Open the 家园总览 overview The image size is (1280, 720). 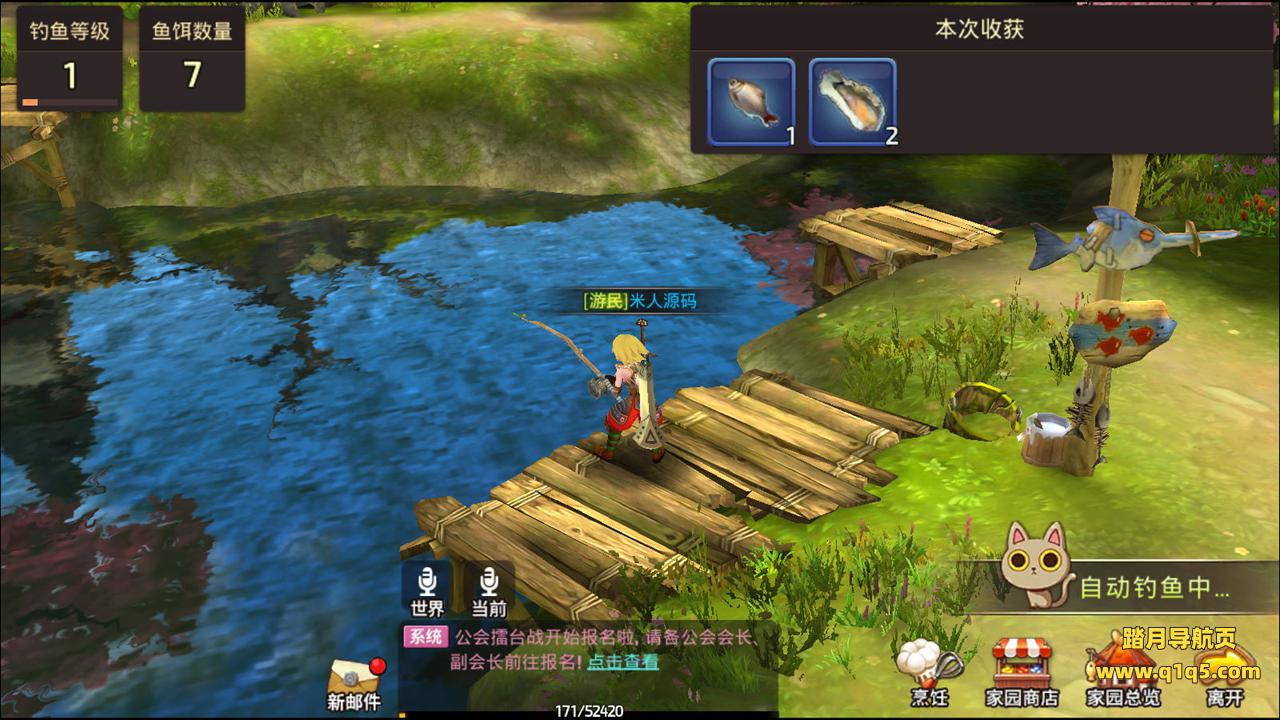click(x=1123, y=672)
